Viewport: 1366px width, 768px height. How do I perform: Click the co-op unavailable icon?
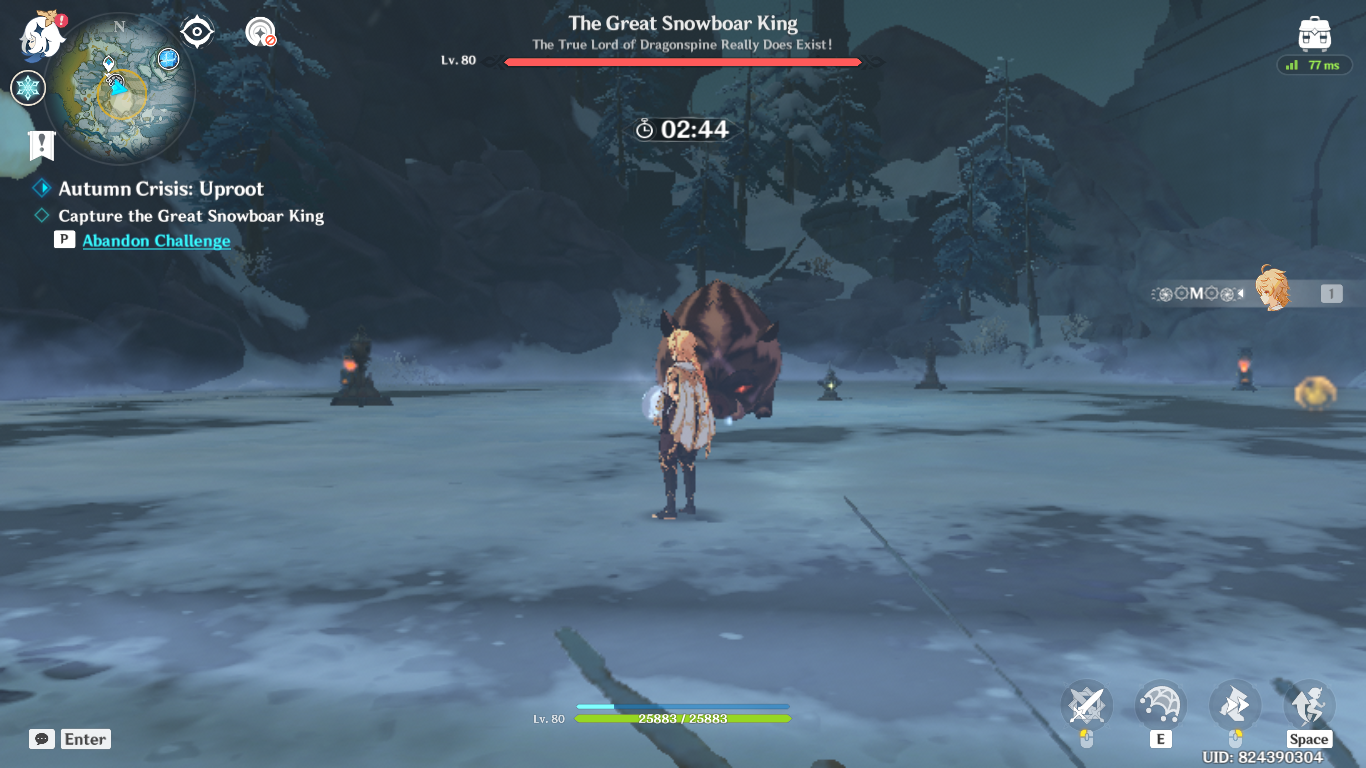[x=261, y=30]
